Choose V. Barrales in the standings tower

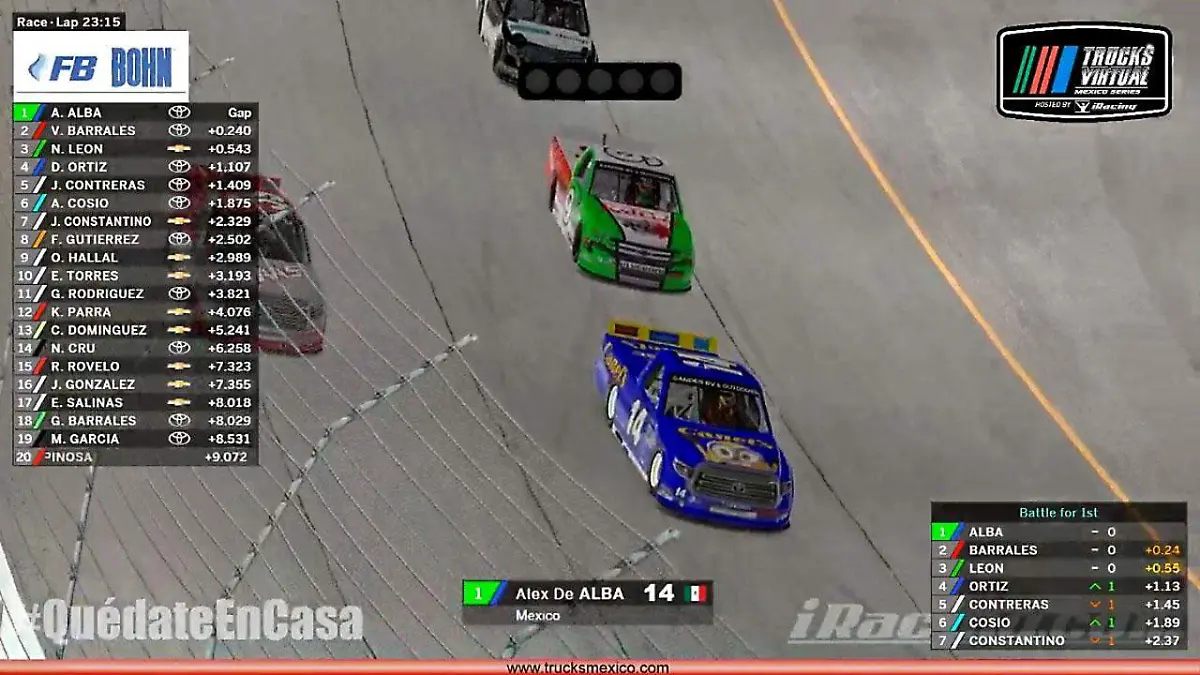point(135,131)
